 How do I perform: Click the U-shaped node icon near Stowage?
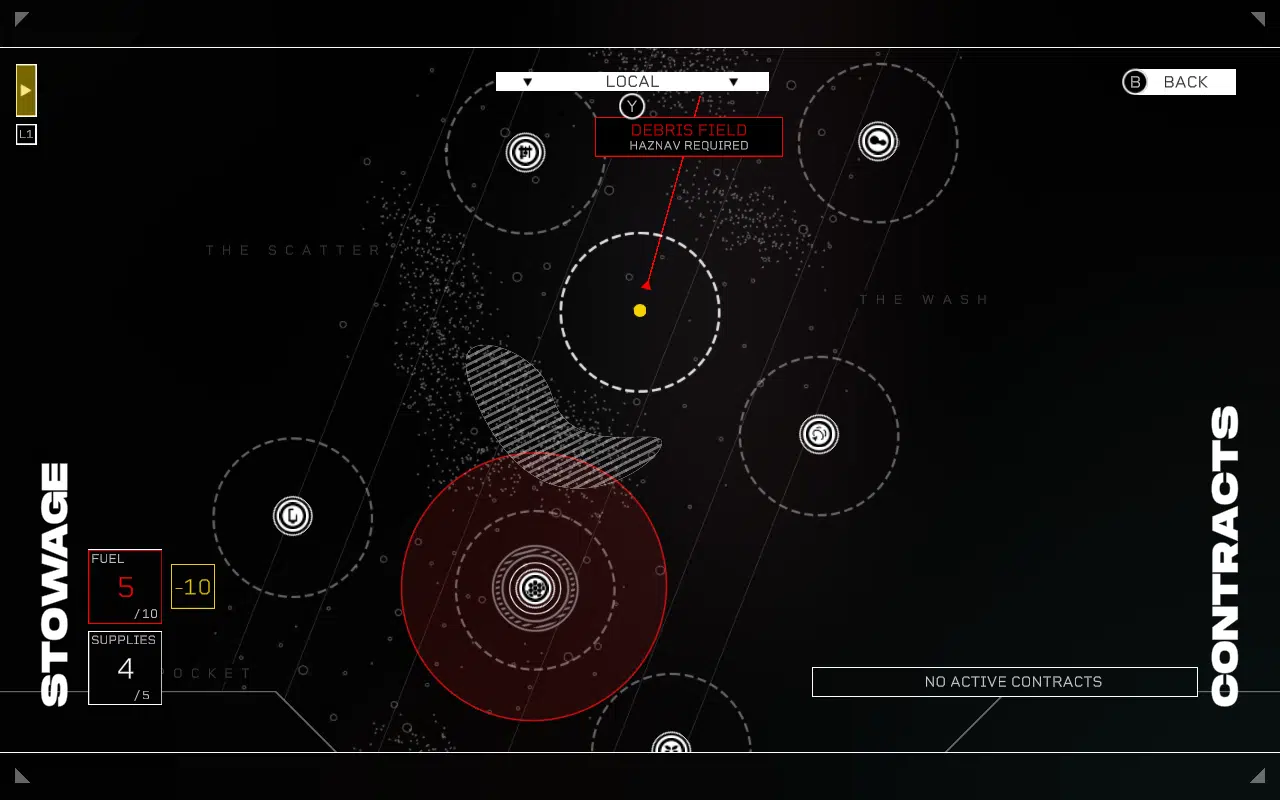pyautogui.click(x=293, y=516)
